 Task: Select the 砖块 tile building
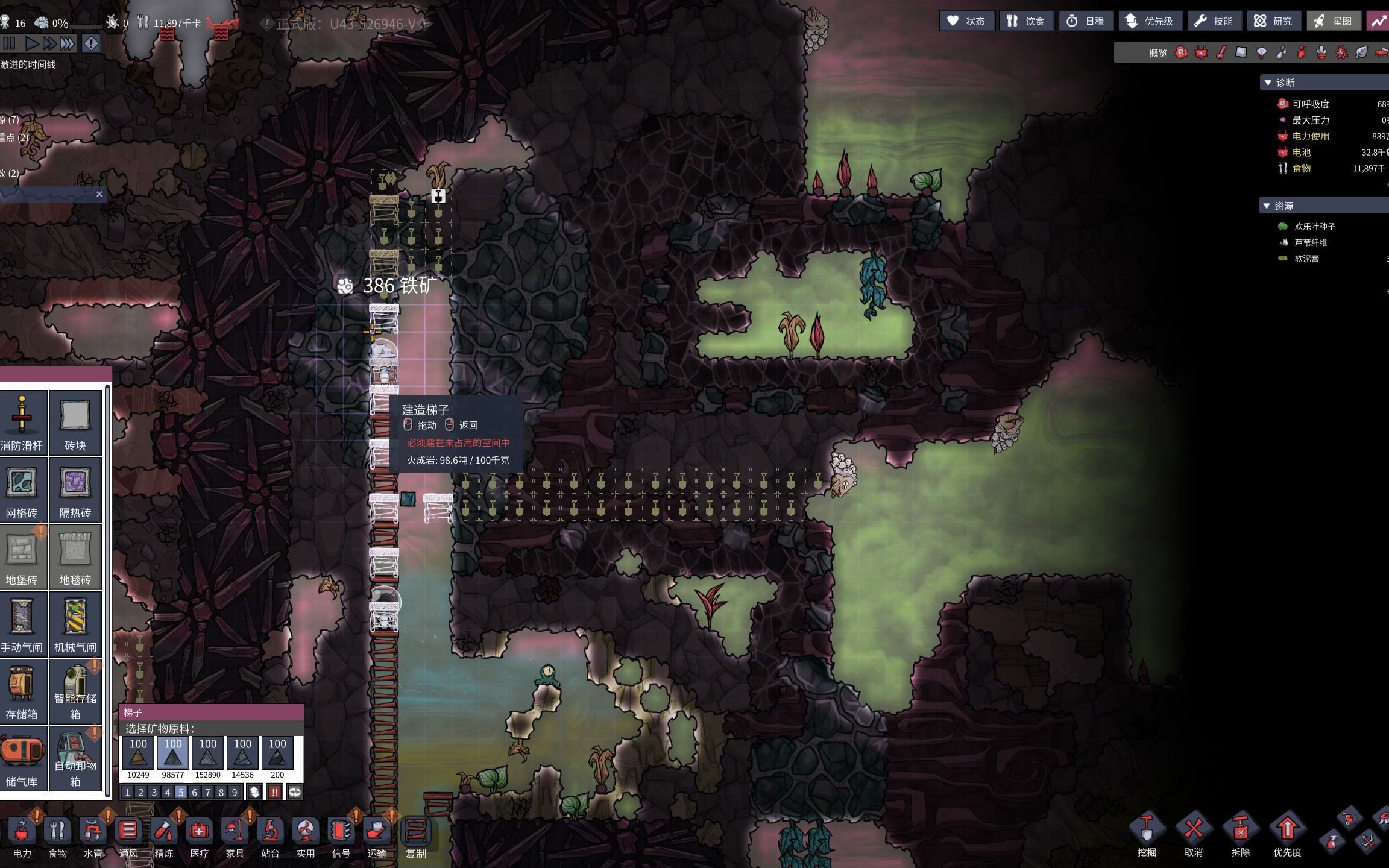coord(75,422)
